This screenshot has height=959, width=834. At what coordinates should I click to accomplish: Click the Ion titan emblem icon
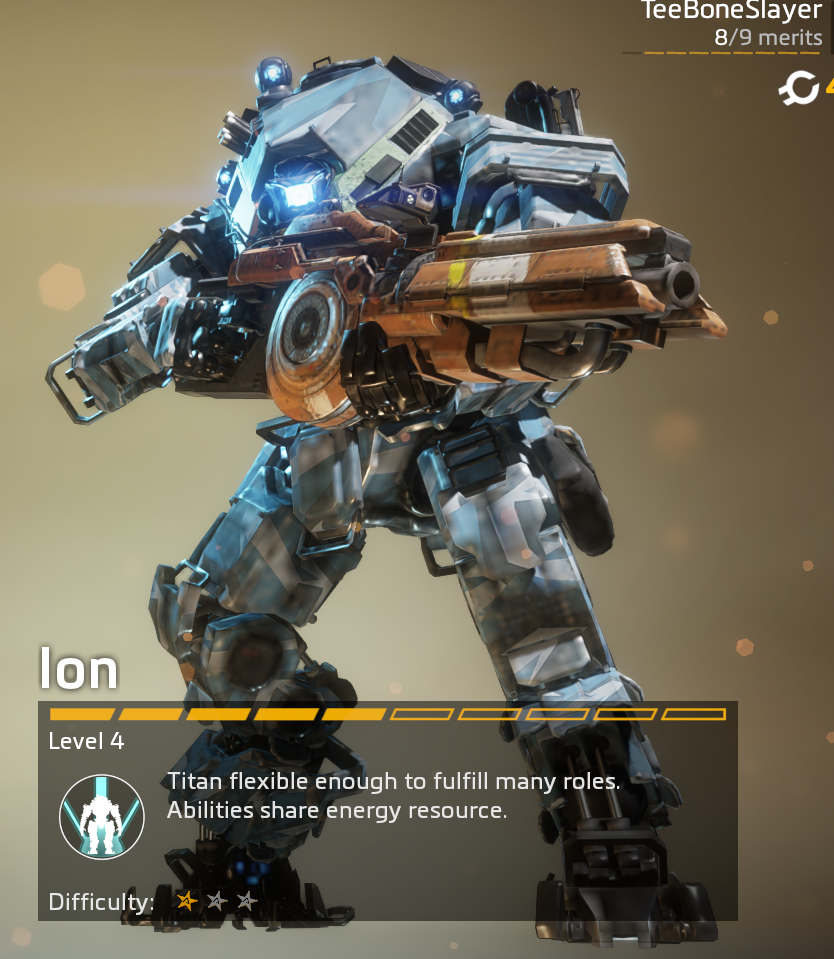tap(102, 816)
